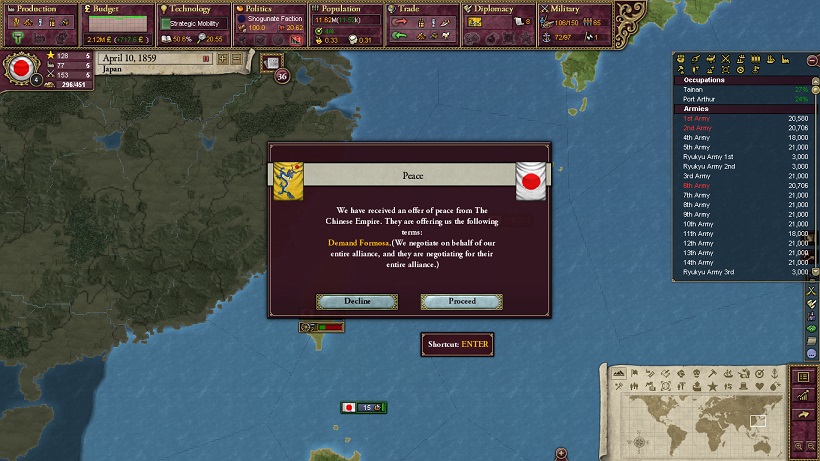820x461 pixels.
Task: Open the ledger with the chart button
Action: [802, 395]
